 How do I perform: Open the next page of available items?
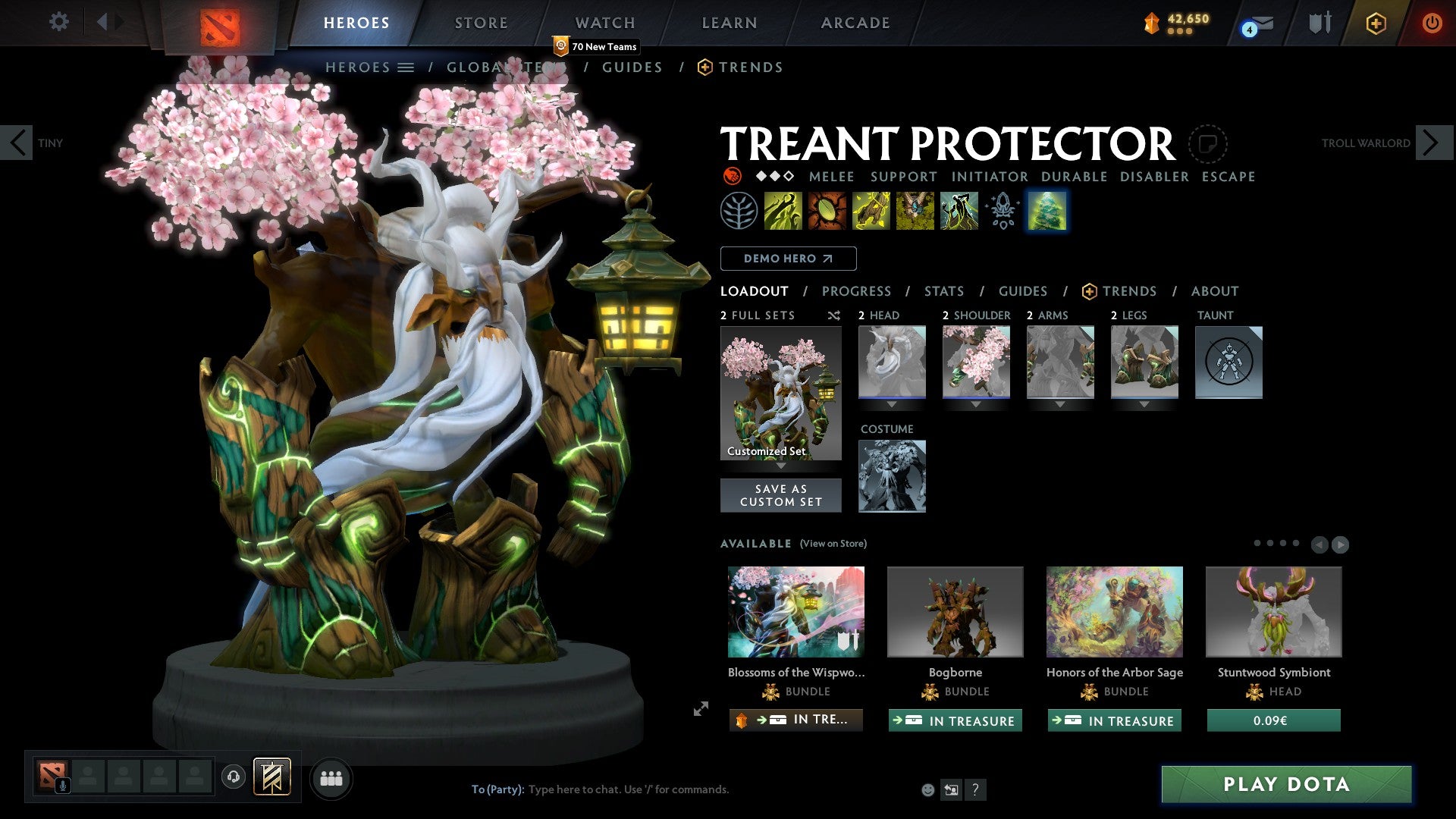1338,544
